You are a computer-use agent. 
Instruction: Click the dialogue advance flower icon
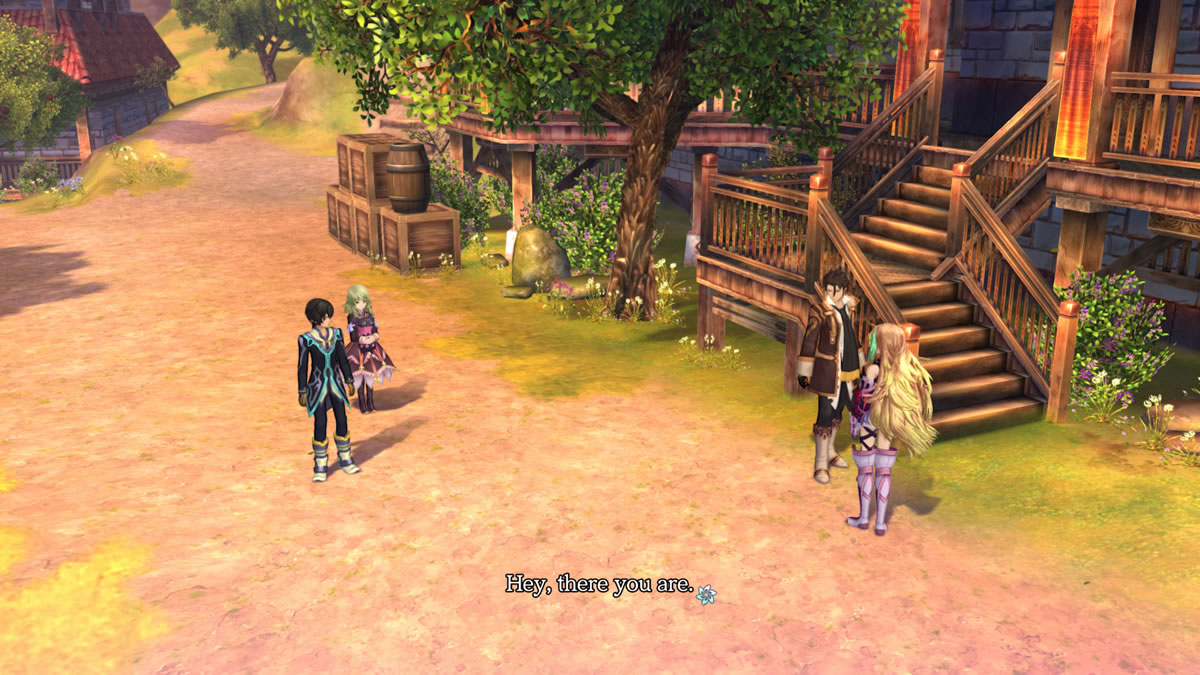click(x=706, y=594)
